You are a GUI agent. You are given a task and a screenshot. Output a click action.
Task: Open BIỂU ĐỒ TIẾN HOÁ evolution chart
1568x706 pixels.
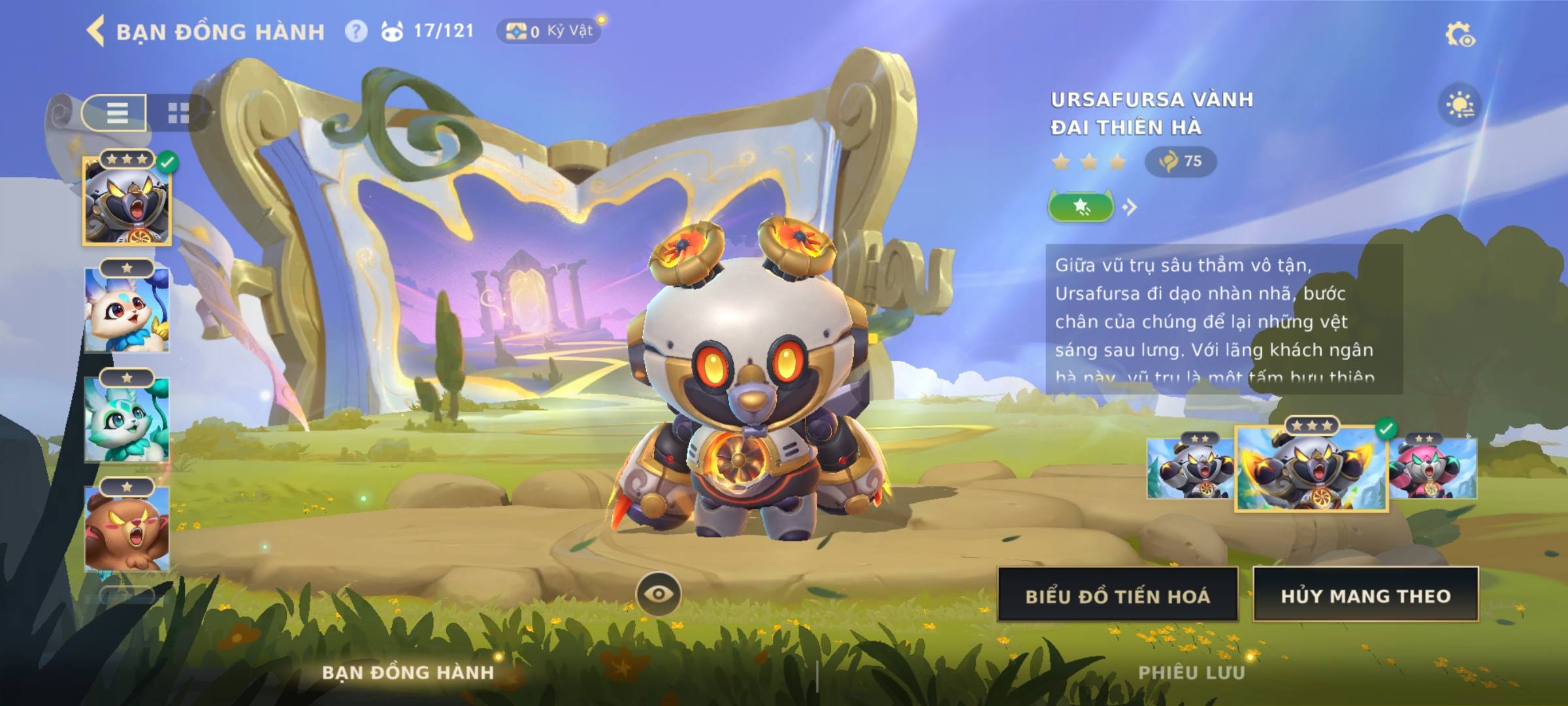tap(1118, 596)
